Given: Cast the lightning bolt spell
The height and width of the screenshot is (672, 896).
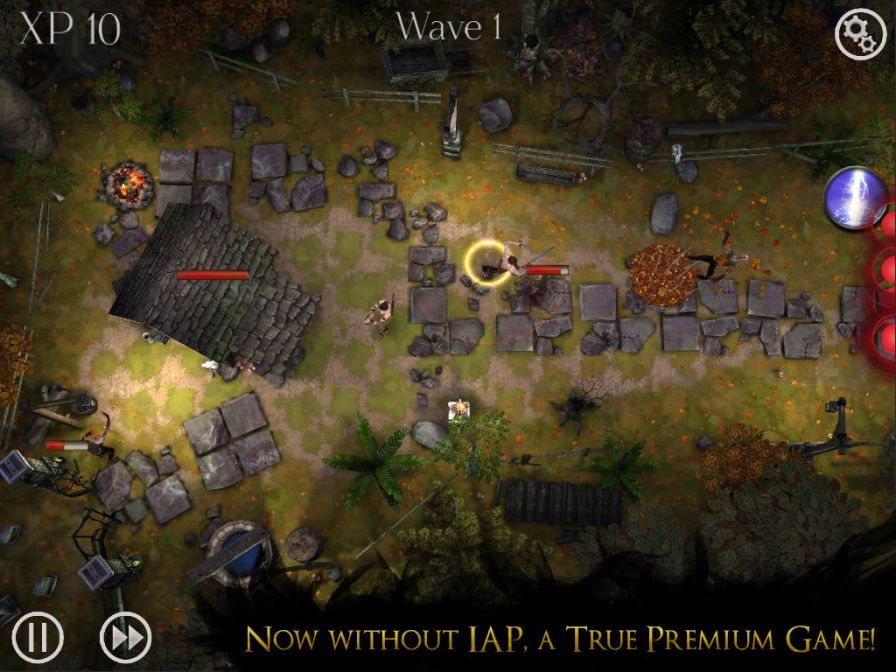Looking at the screenshot, I should (855, 198).
